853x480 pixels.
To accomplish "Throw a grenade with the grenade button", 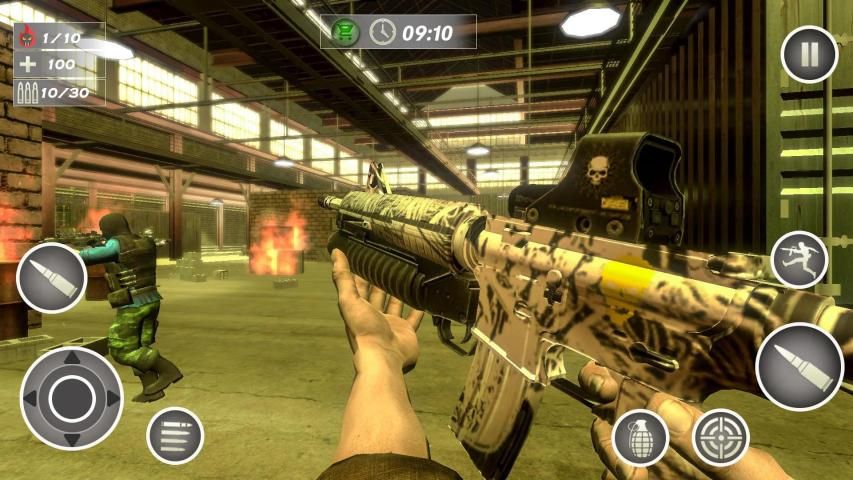I will [x=641, y=436].
